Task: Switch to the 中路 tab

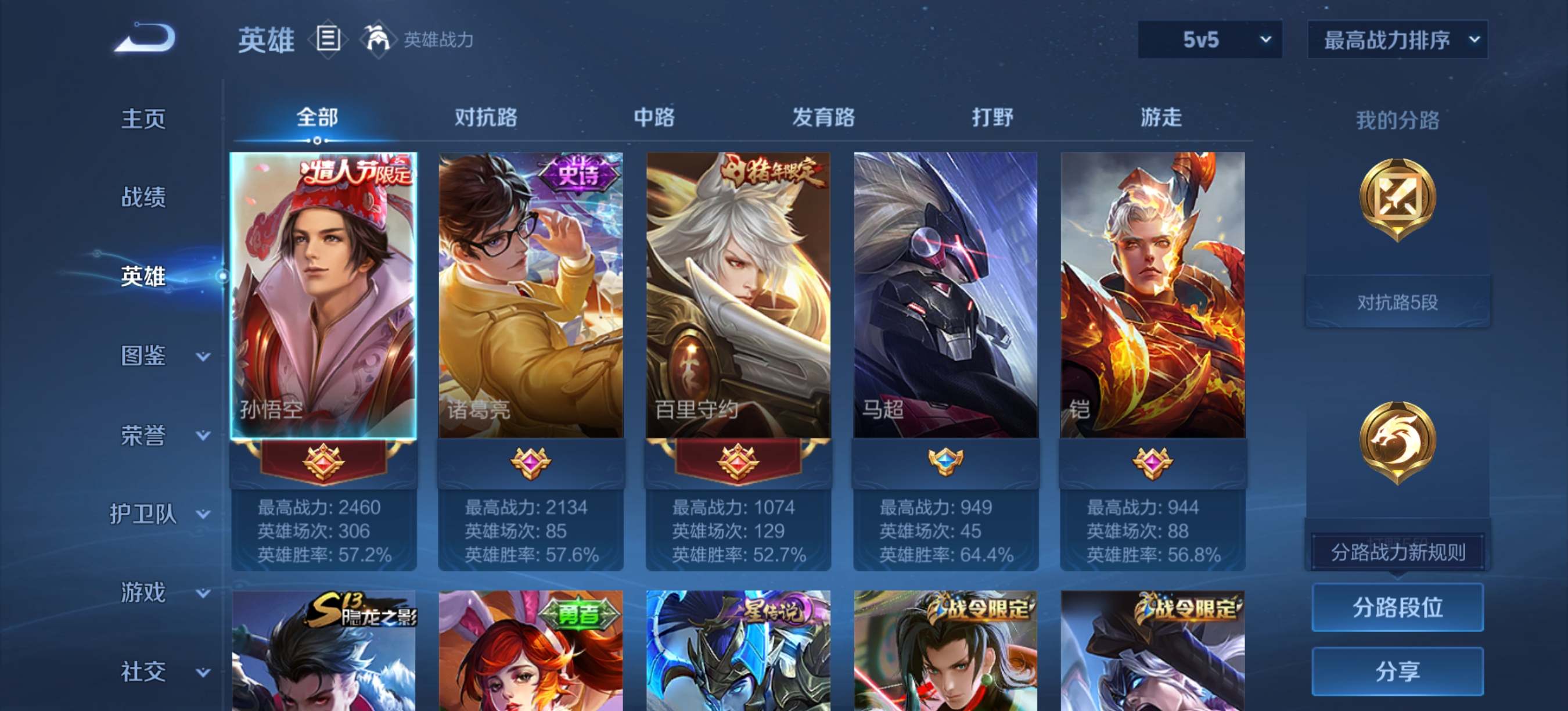Action: coord(654,117)
